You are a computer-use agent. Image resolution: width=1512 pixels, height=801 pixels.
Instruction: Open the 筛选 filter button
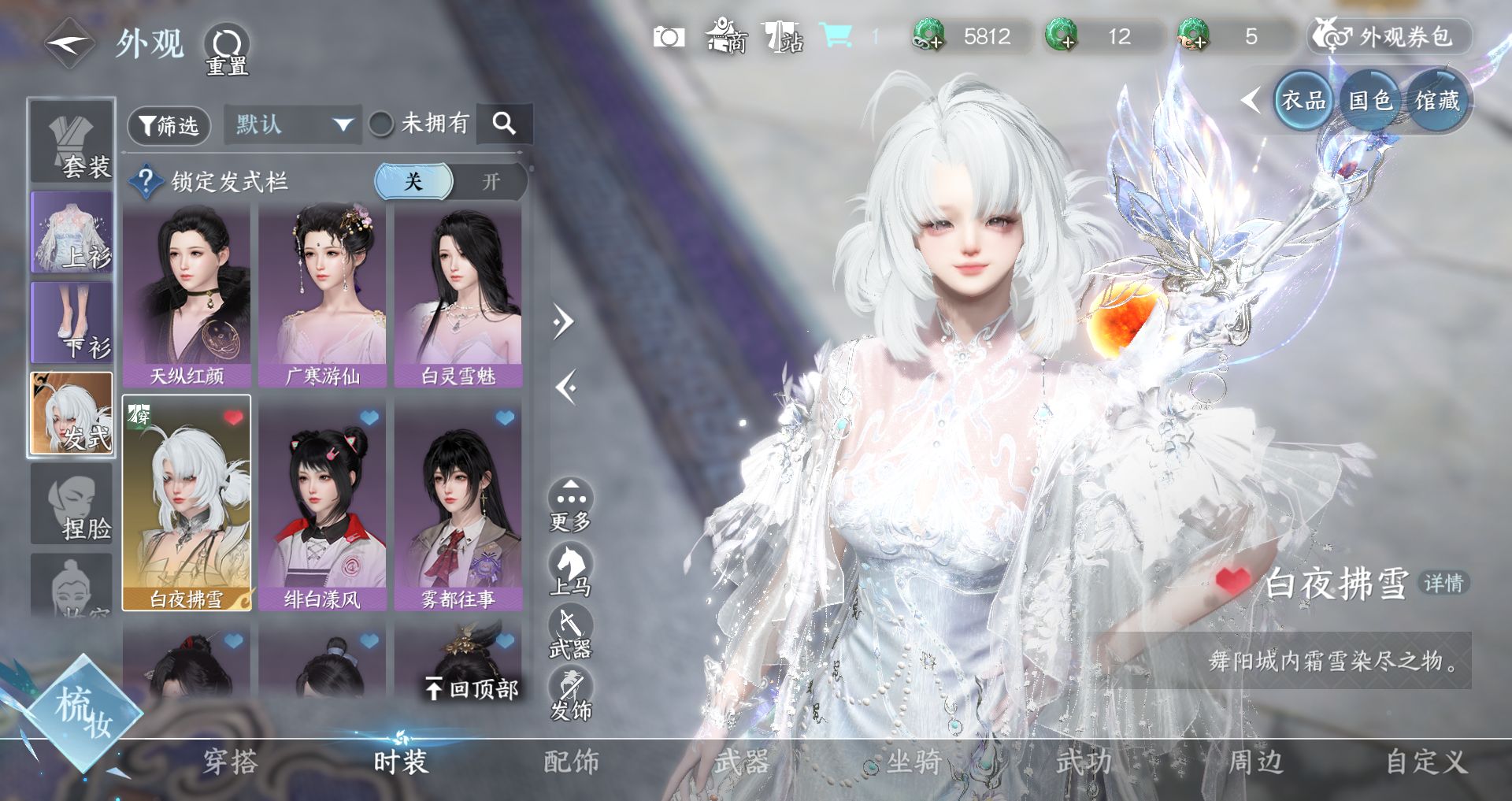[169, 126]
